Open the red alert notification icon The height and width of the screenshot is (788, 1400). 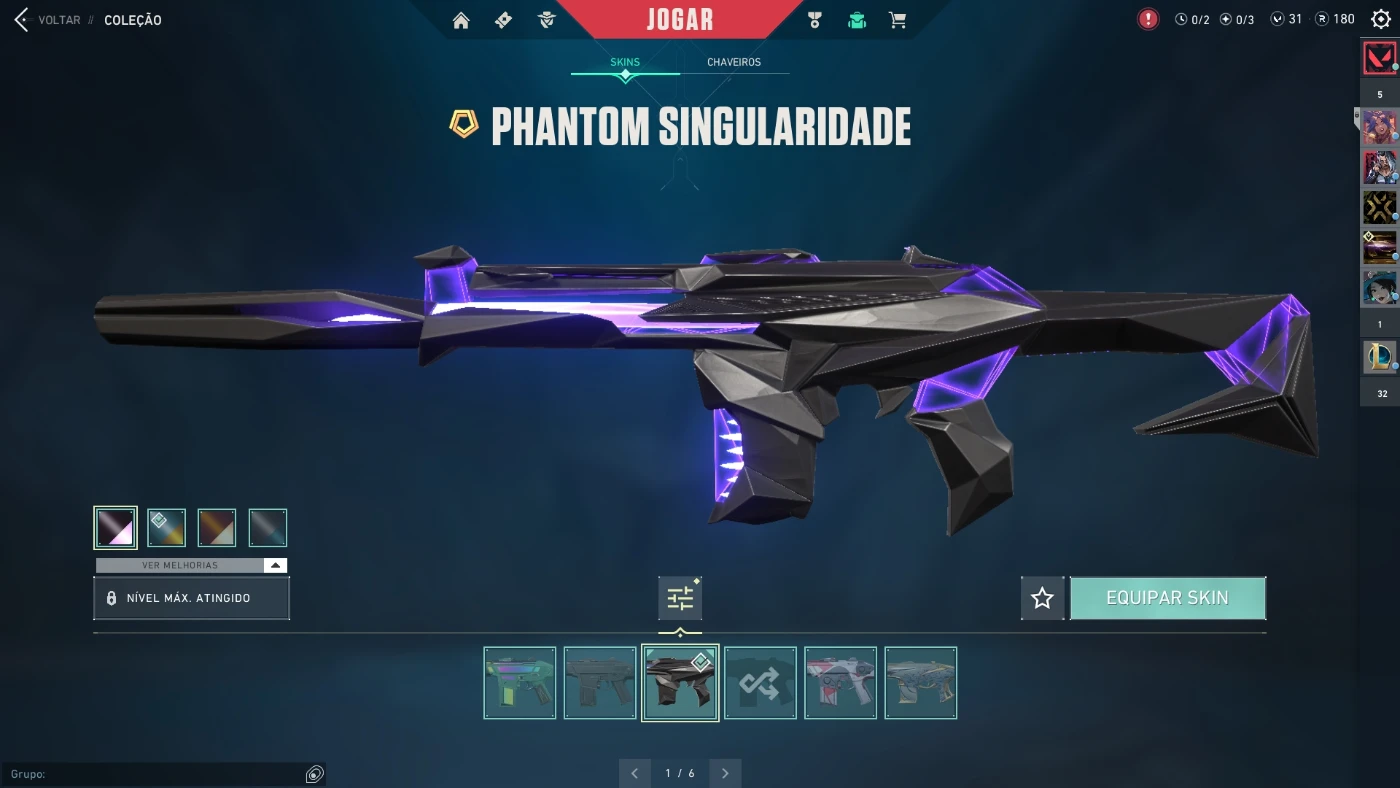1148,19
